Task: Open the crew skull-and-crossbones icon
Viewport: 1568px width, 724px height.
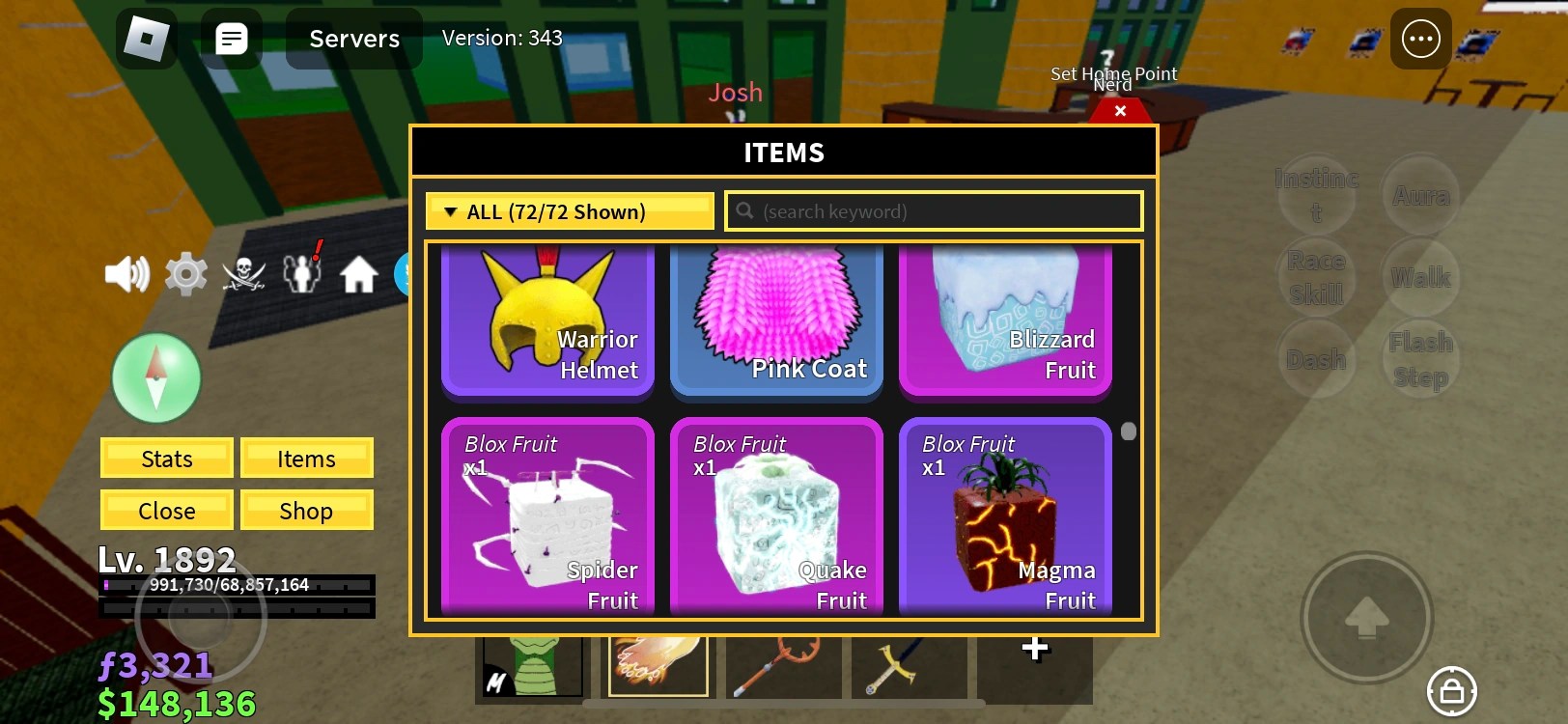Action: (x=244, y=274)
